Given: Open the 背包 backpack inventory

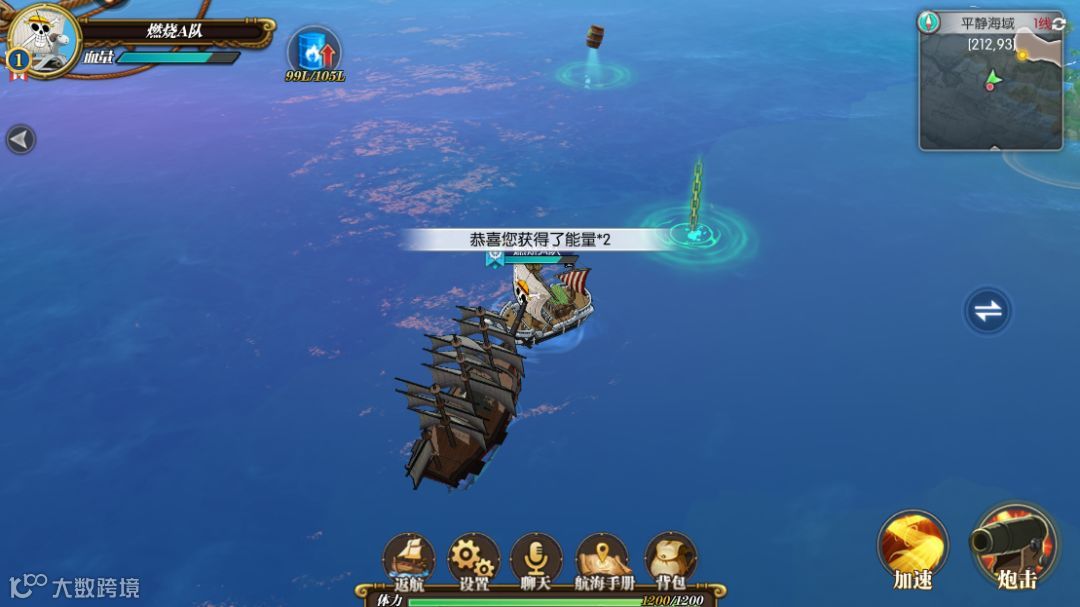Looking at the screenshot, I should click(x=670, y=559).
